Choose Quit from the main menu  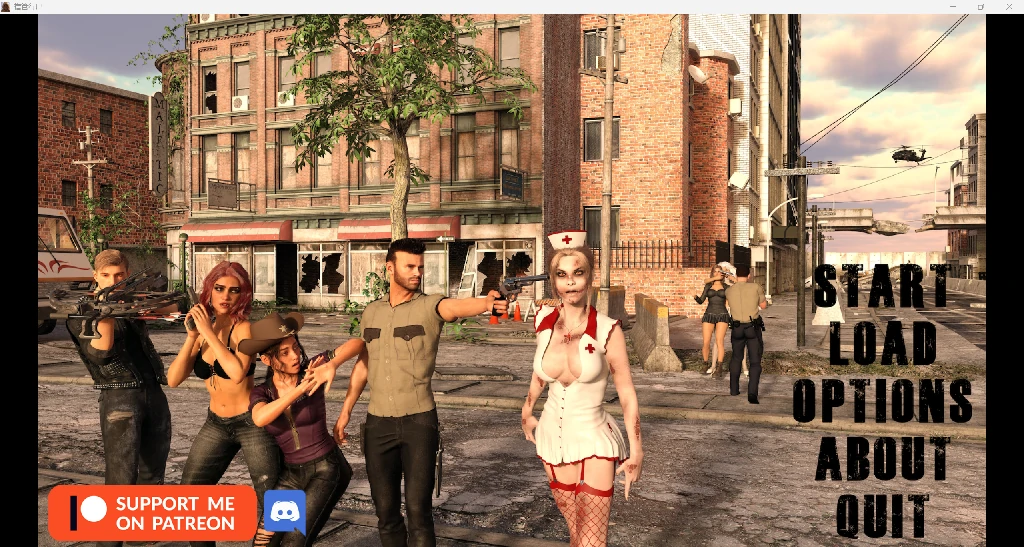[x=882, y=516]
